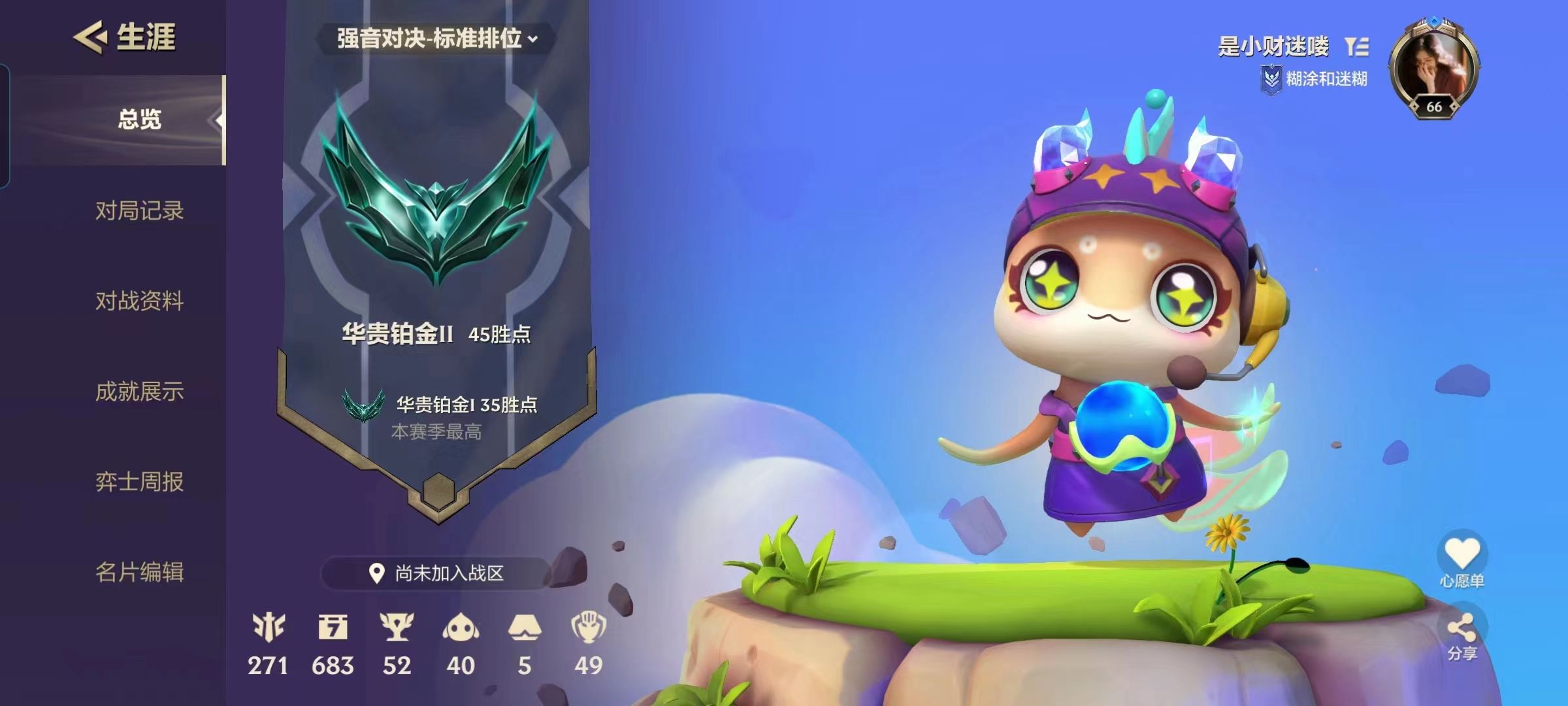
Task: Open the 成就展示 menu item
Action: click(139, 392)
